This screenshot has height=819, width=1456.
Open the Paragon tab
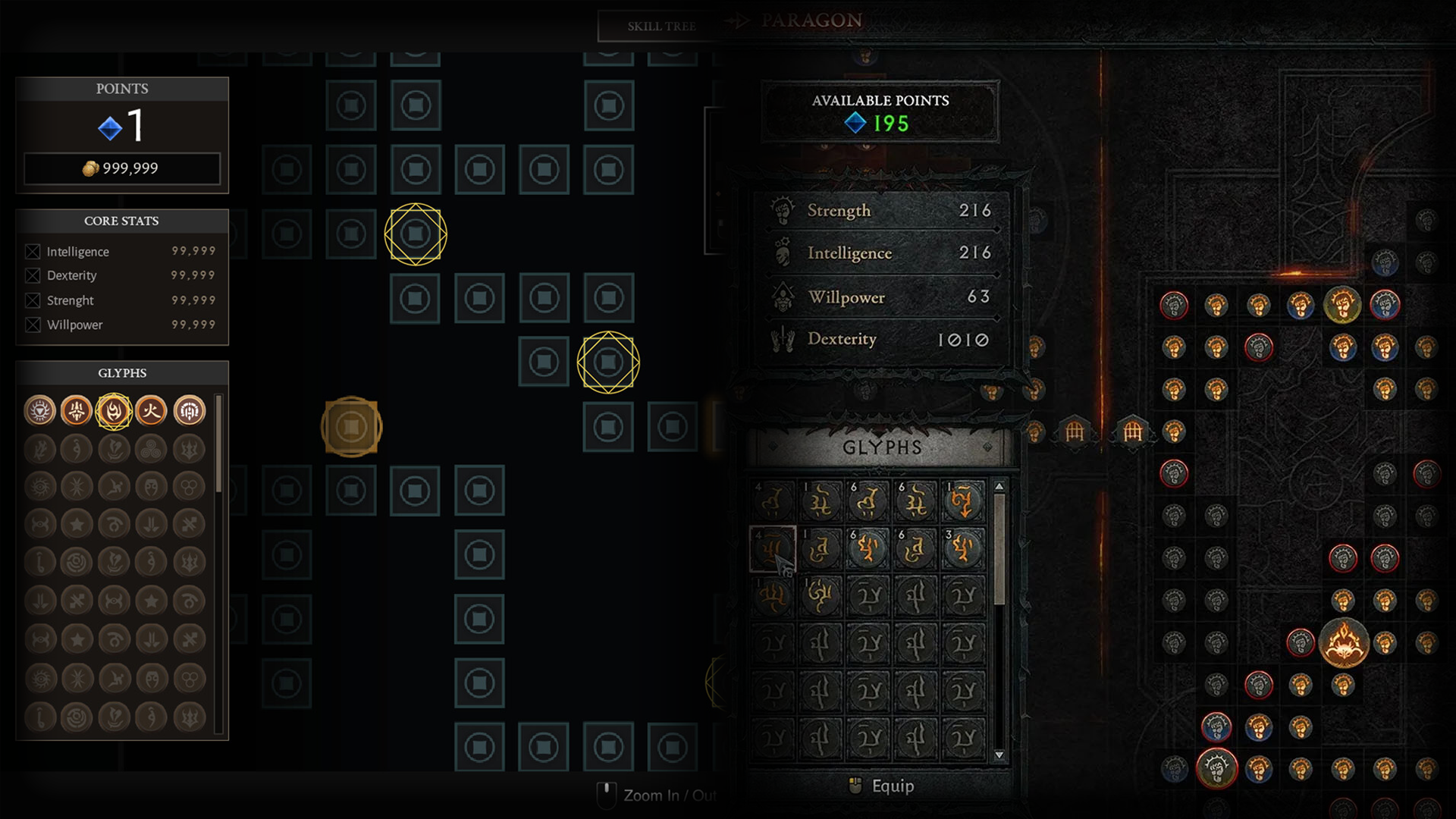[811, 20]
